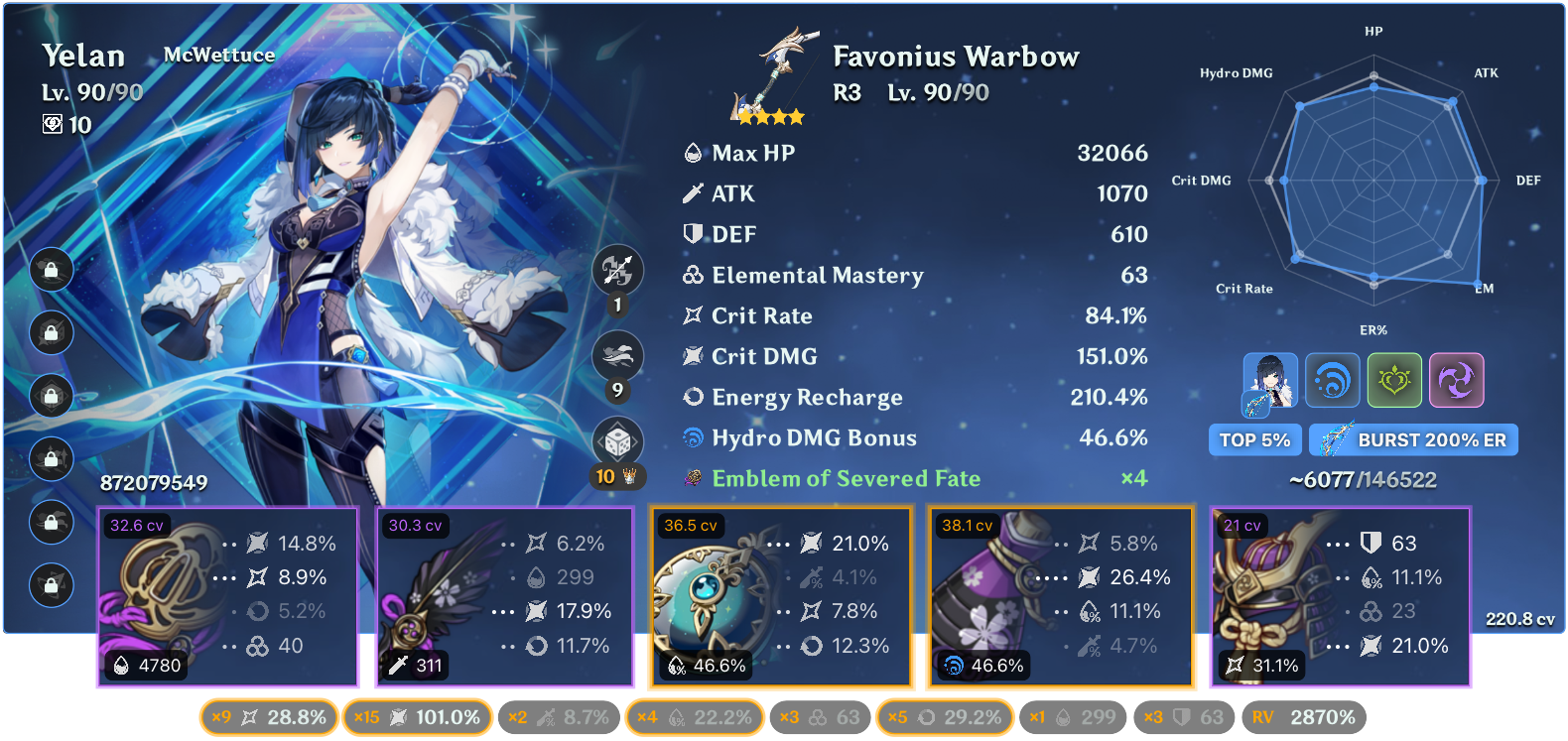The height and width of the screenshot is (741, 1568).
Task: Select the Energy Recharge ring icon
Action: tap(693, 397)
